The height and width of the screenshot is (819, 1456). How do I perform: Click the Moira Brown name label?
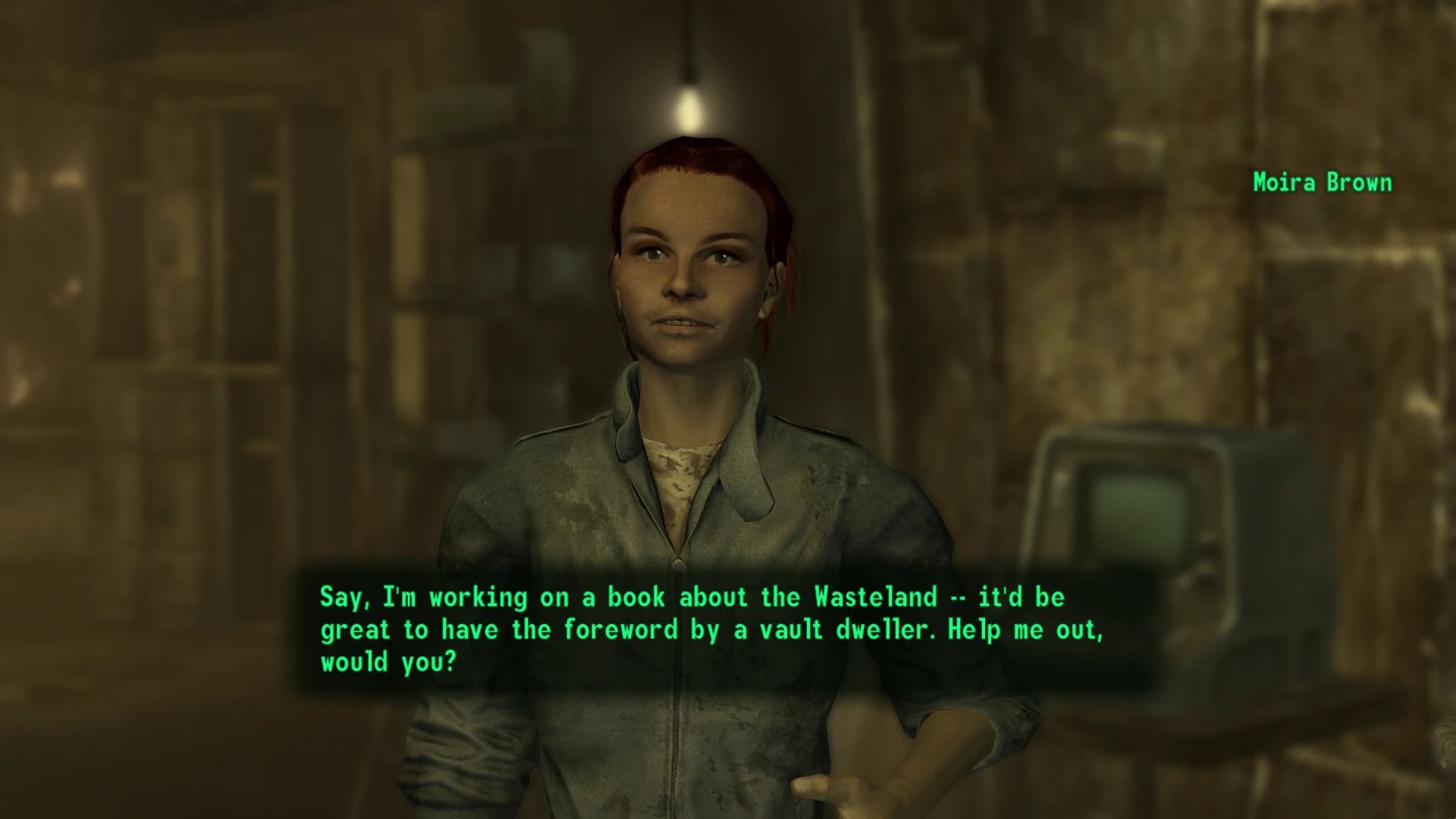click(1322, 182)
